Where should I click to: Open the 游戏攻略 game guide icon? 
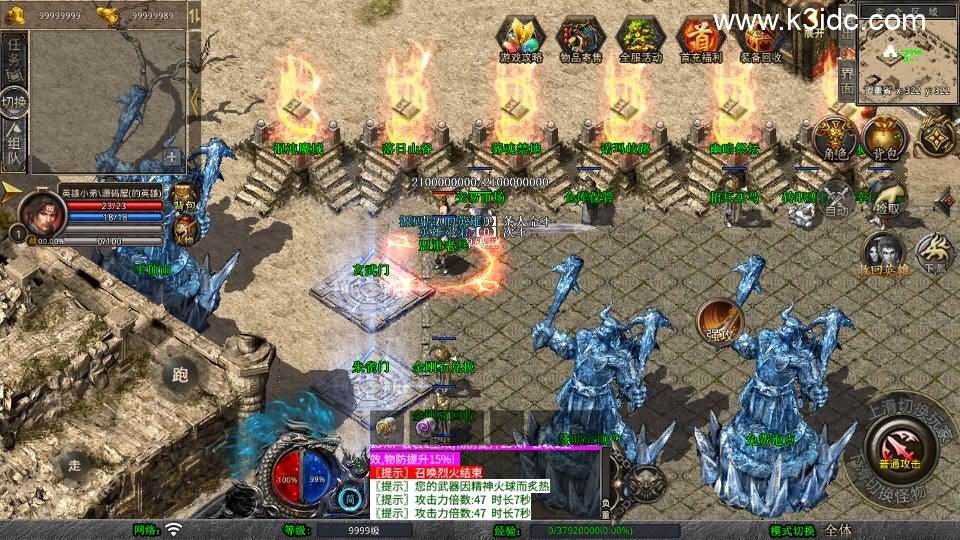(521, 38)
